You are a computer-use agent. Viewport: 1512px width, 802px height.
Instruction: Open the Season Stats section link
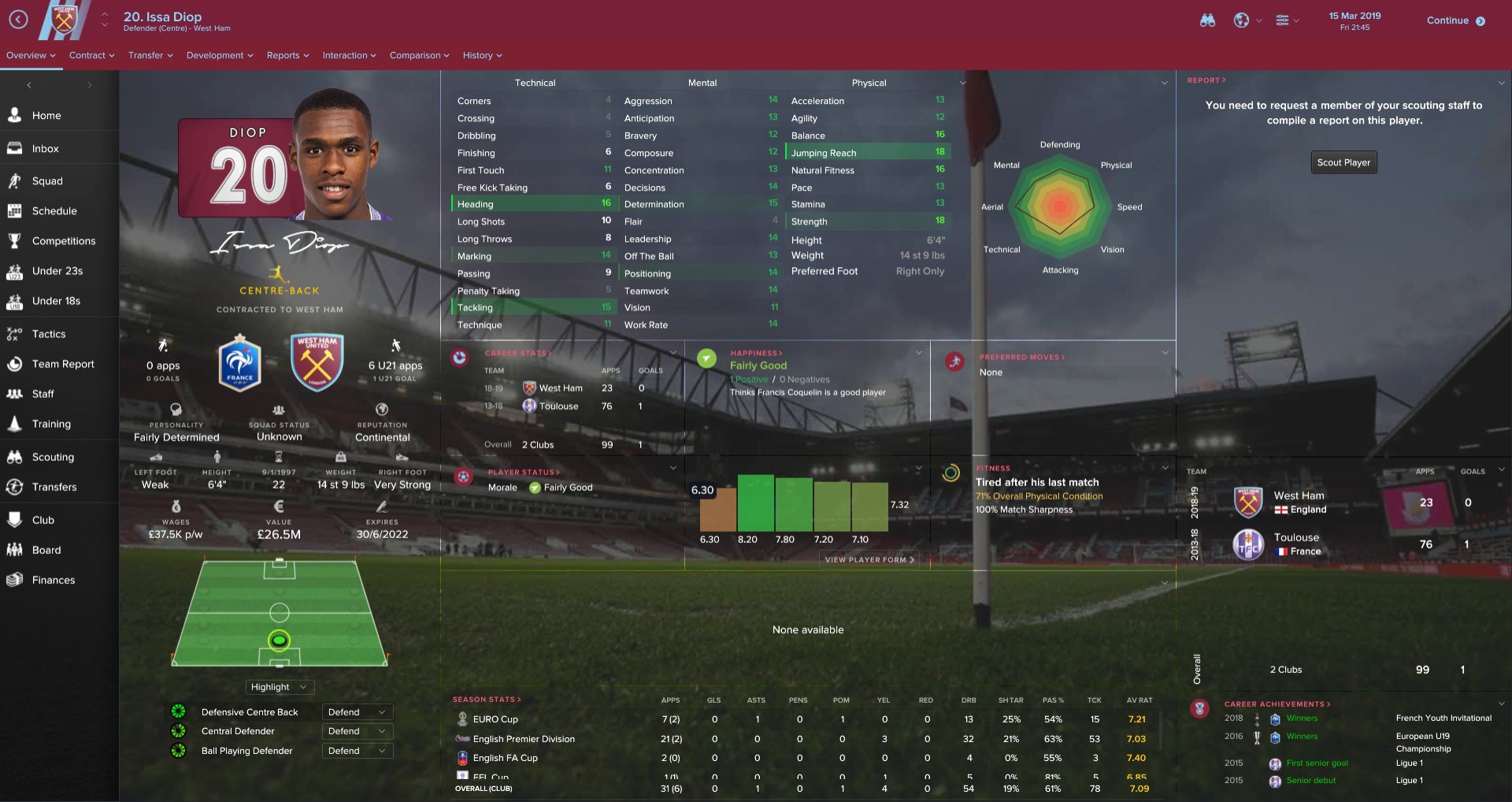pos(486,700)
